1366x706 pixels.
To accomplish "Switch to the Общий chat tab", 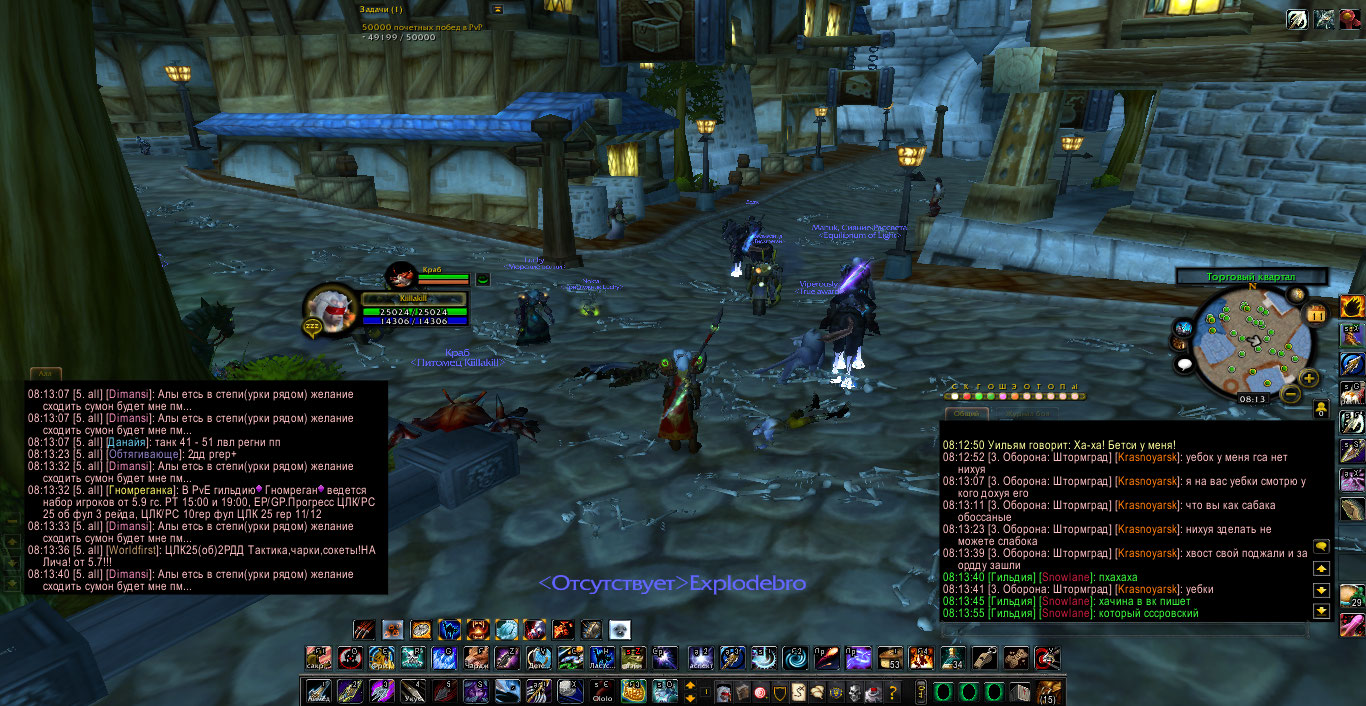I will click(965, 413).
